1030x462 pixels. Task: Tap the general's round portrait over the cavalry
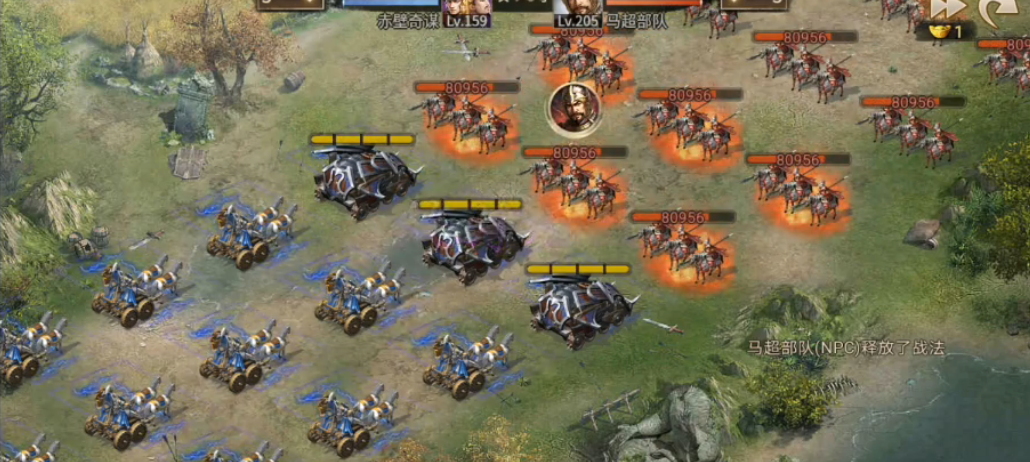point(573,107)
